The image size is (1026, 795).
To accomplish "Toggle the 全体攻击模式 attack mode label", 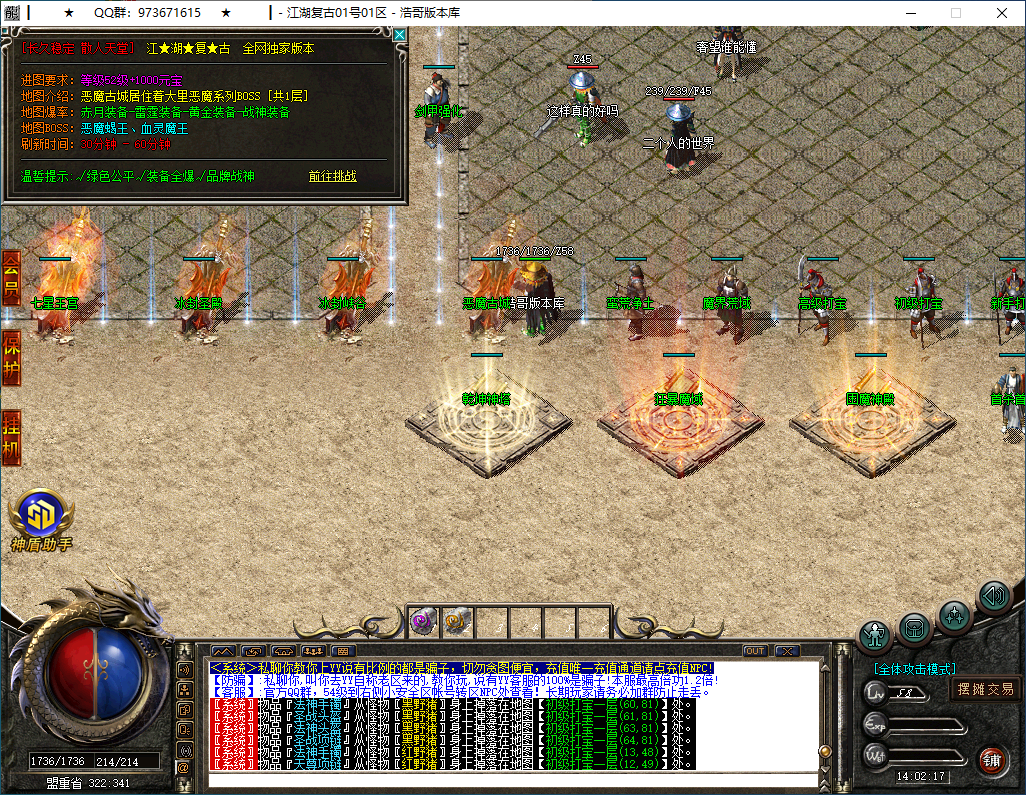I will [914, 668].
